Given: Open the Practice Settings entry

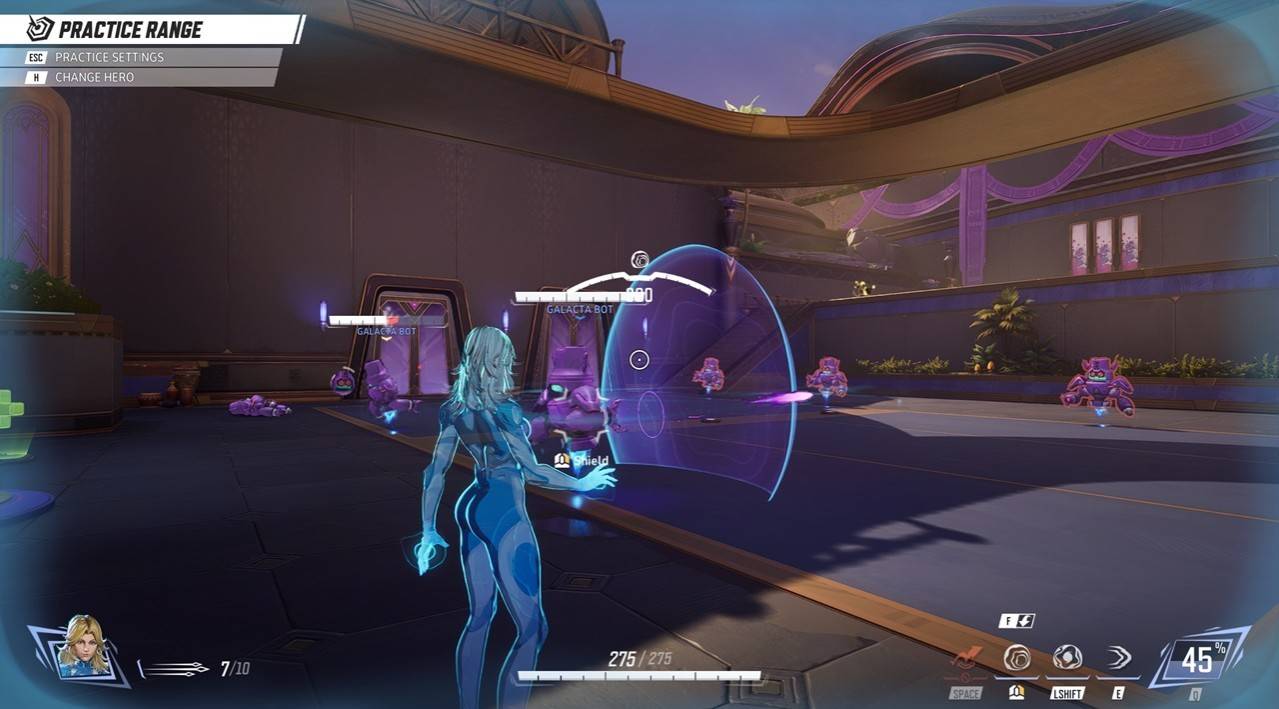Looking at the screenshot, I should click(x=109, y=57).
